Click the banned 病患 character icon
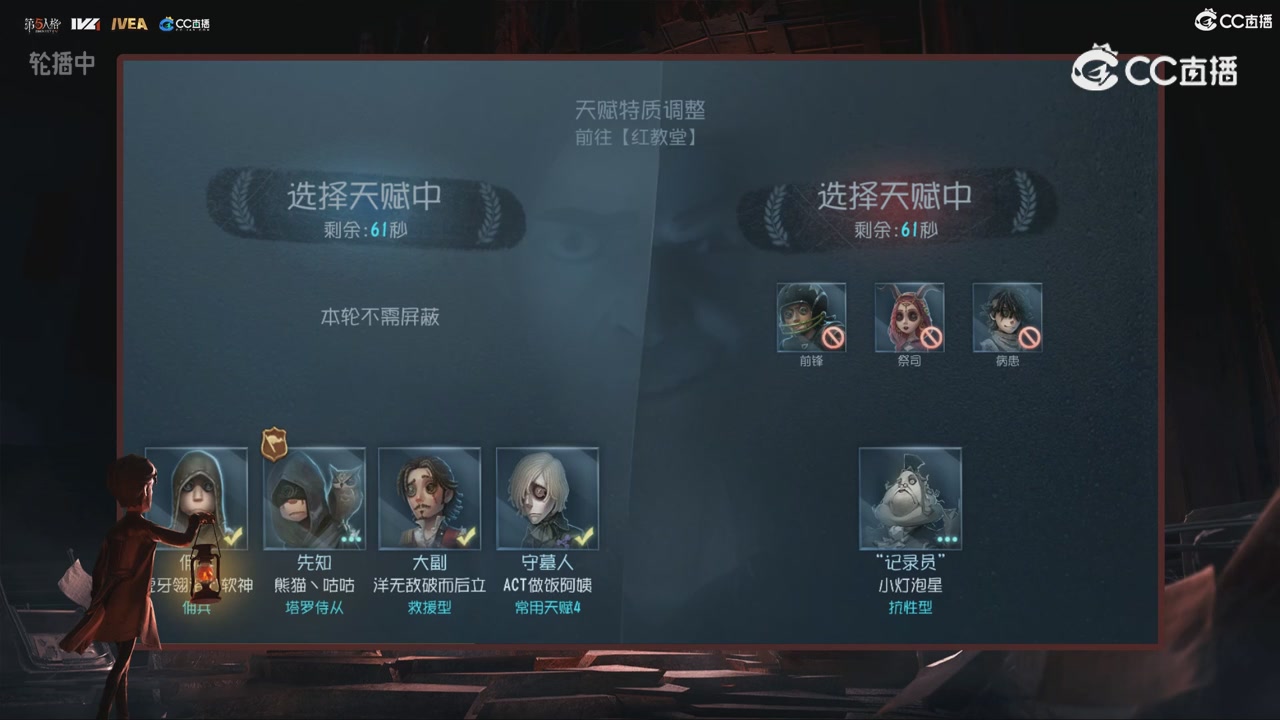The width and height of the screenshot is (1280, 720). coord(1007,315)
